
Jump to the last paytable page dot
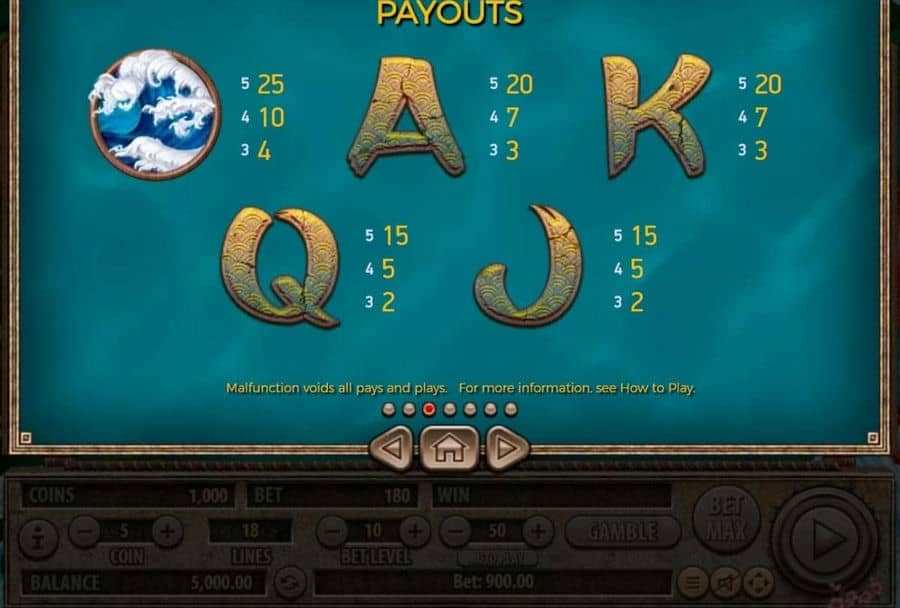click(x=511, y=409)
